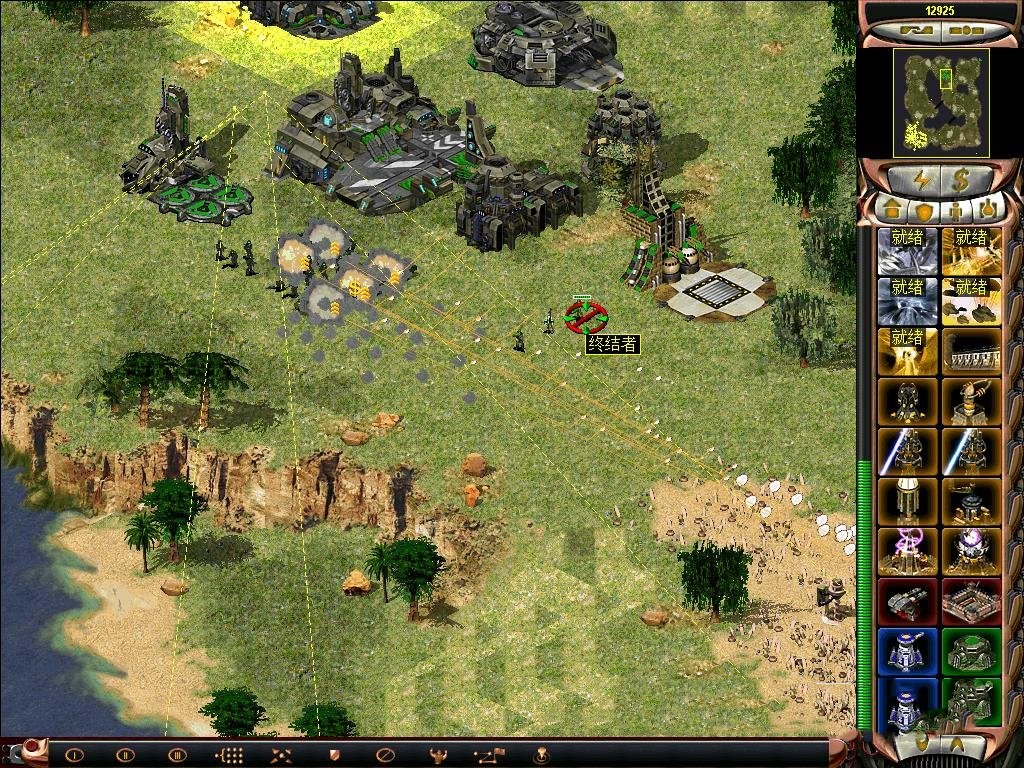The image size is (1024, 768).
Task: Trigger the cheer flexing figure command
Action: pos(437,755)
